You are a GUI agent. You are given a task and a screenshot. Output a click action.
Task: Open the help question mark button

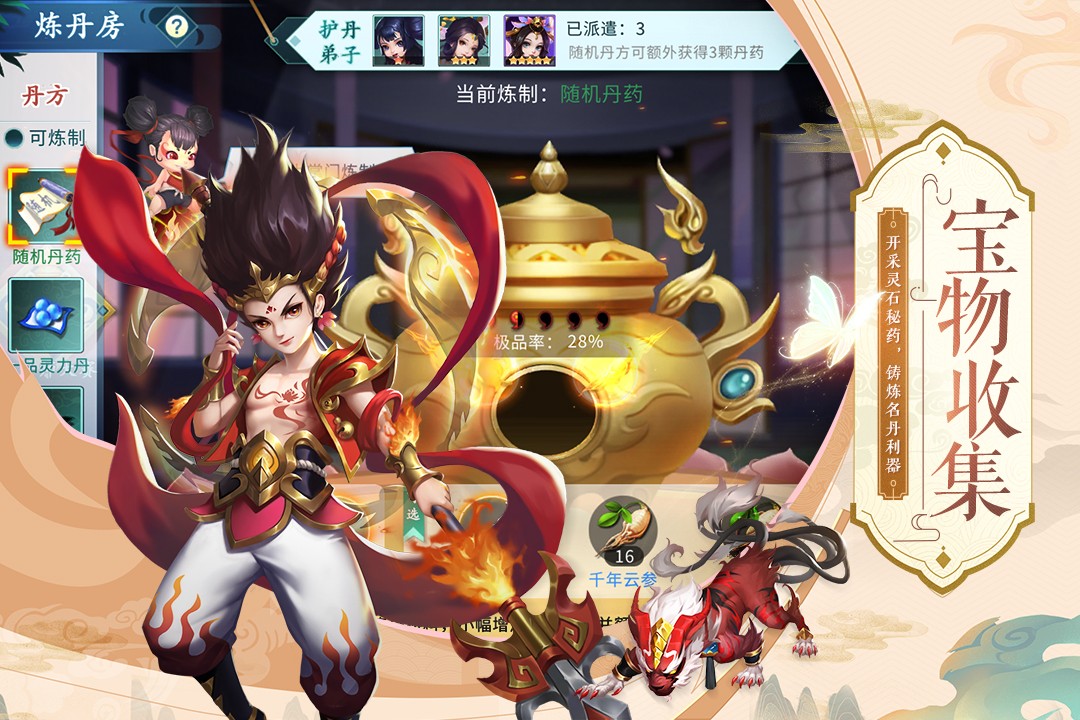(x=177, y=26)
